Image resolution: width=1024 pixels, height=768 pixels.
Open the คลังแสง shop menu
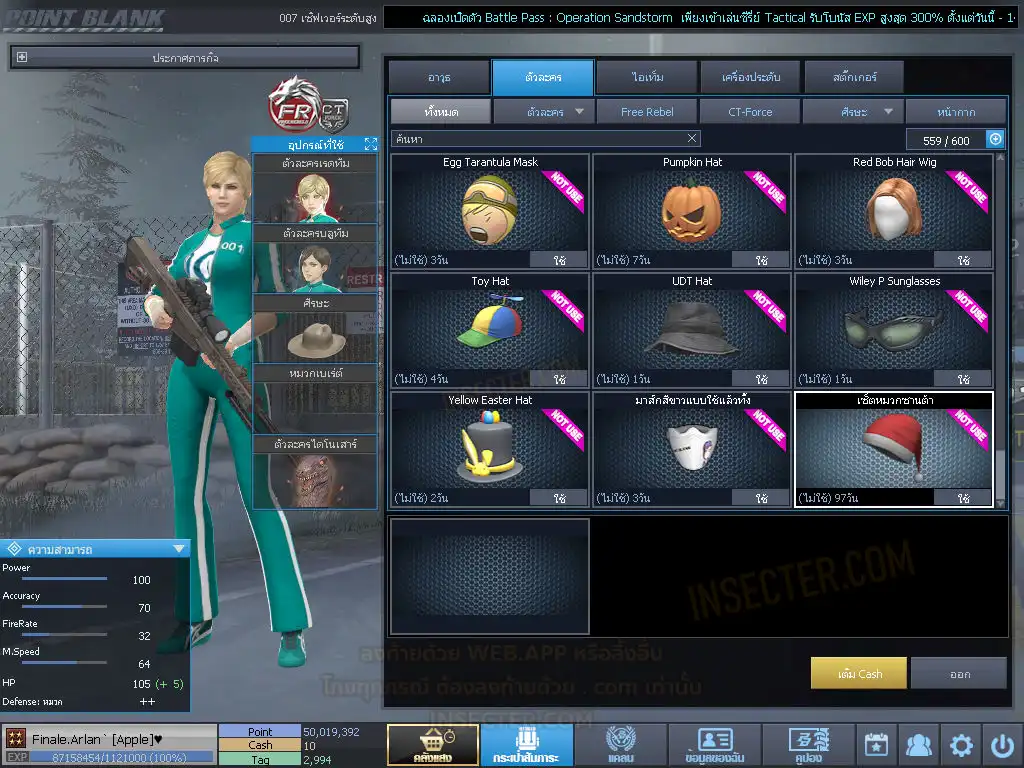[432, 745]
